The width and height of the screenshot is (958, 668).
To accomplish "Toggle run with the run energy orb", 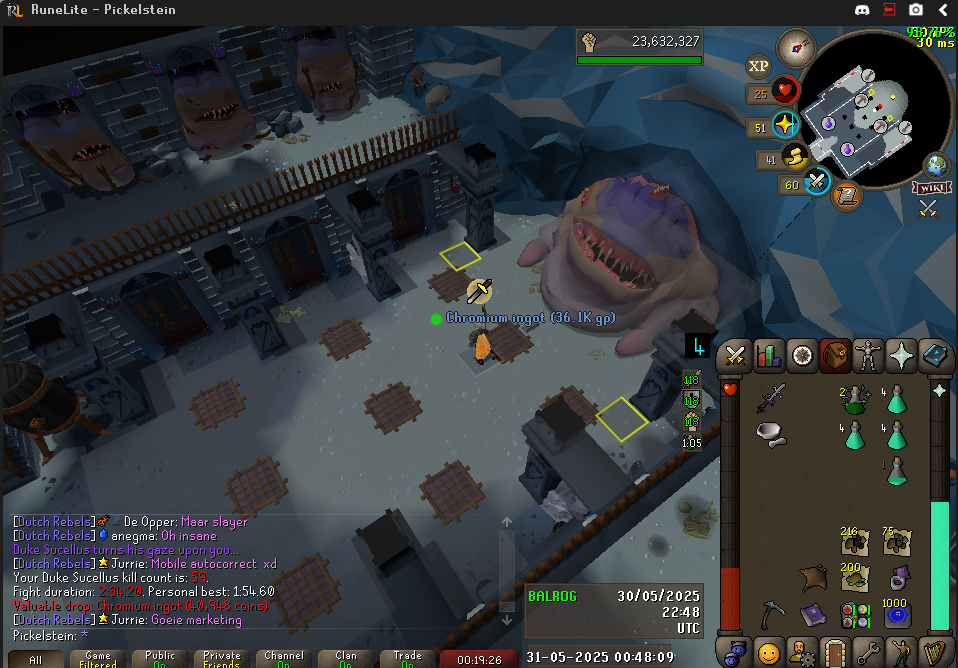I will [795, 157].
